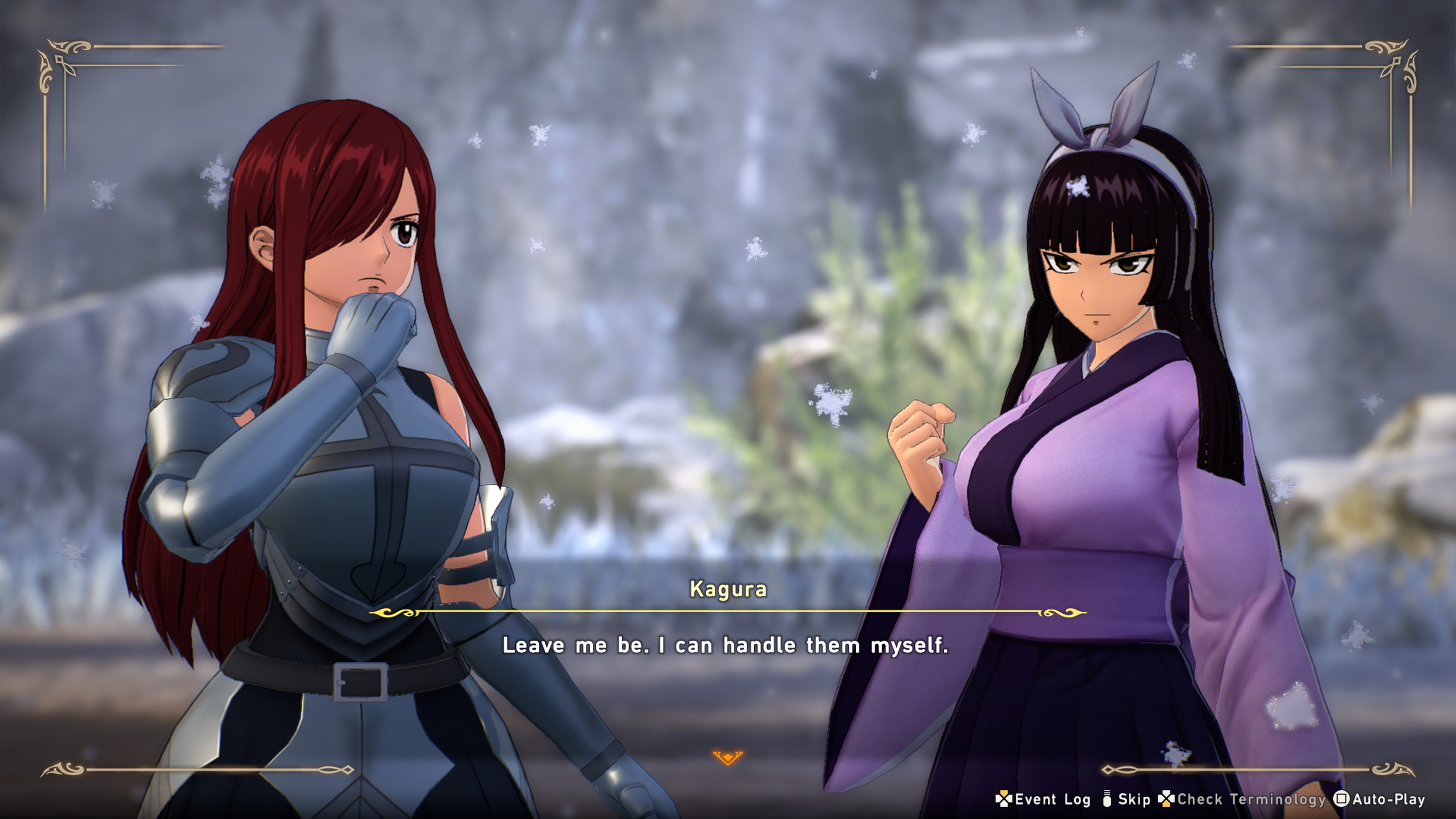This screenshot has width=1456, height=819.
Task: Advance dialogue with the orange arrow indicator
Action: click(727, 757)
